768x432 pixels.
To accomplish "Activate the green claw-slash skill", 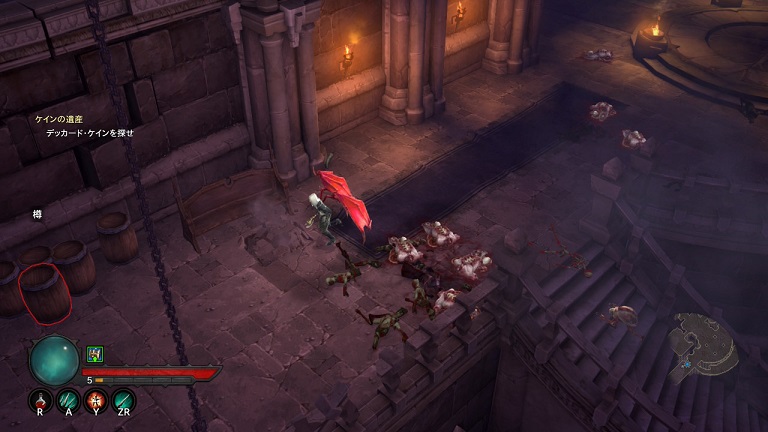I will (x=68, y=401).
